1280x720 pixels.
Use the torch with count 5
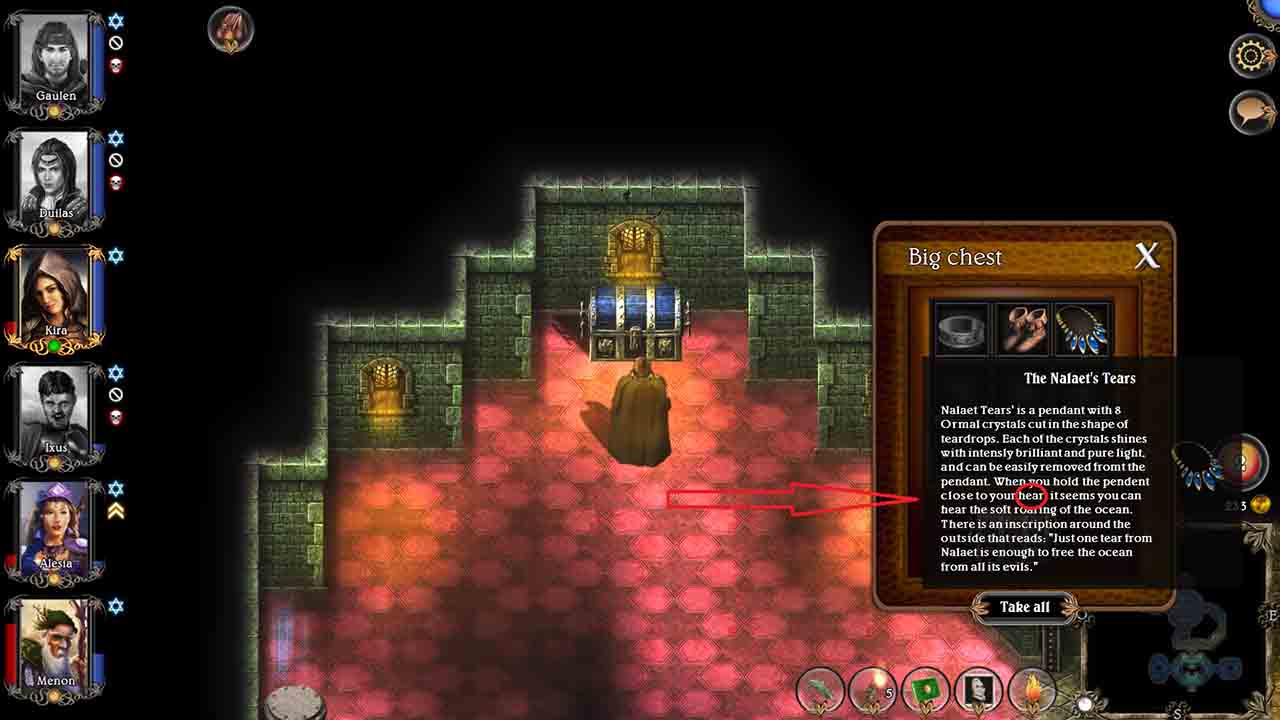click(x=872, y=690)
